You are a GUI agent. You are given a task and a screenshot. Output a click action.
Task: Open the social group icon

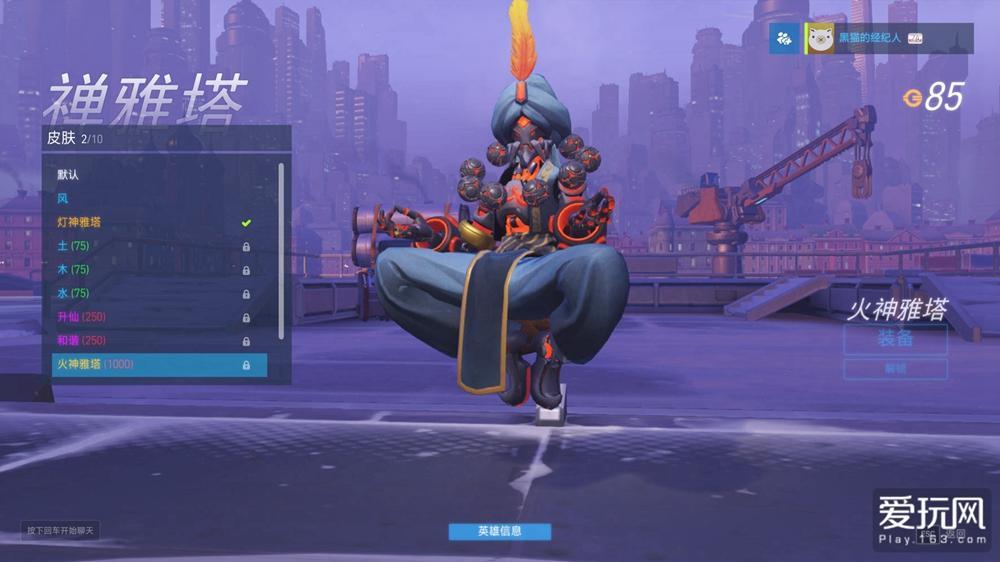point(785,38)
